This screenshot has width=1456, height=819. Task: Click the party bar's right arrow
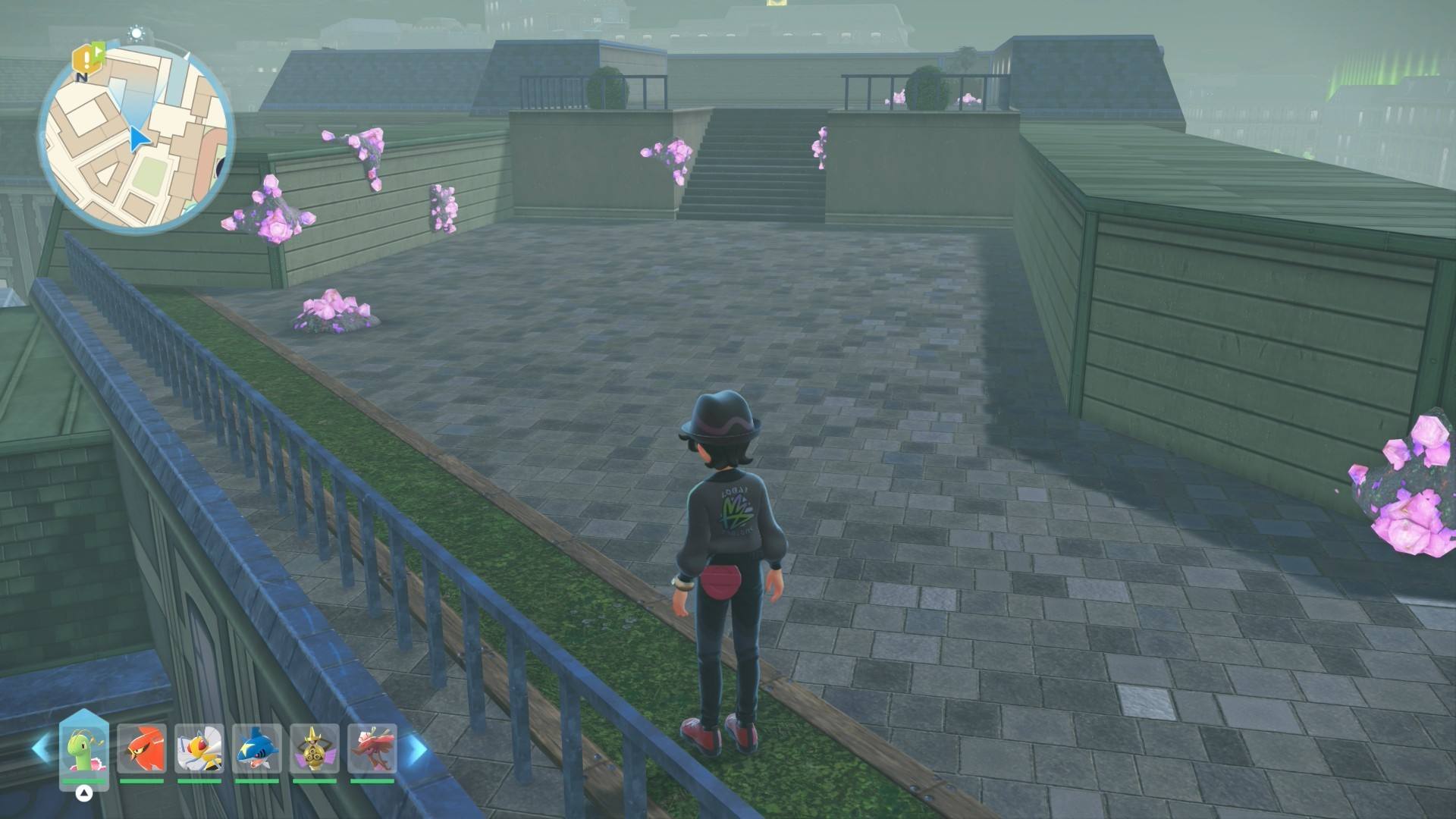click(x=416, y=748)
